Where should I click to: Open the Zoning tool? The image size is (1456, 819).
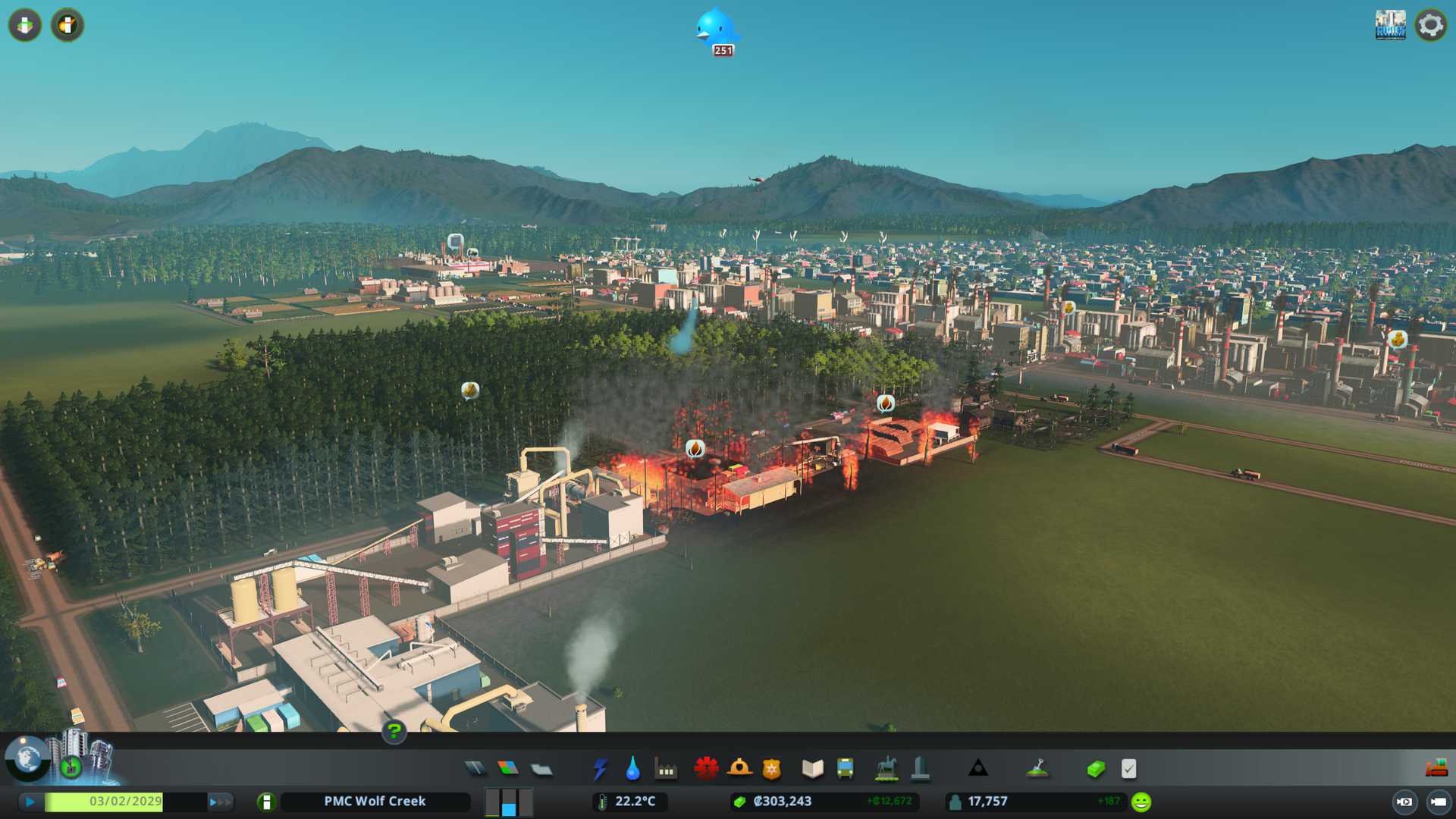[x=508, y=769]
